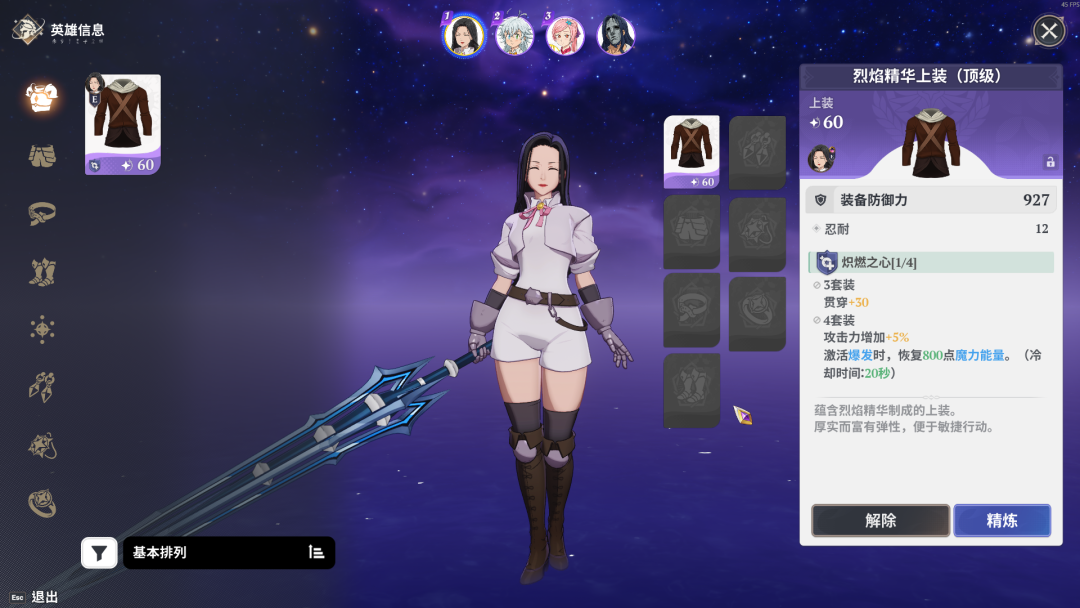Select the masked dark-haired hero portrait
This screenshot has height=608, width=1080.
click(x=616, y=36)
